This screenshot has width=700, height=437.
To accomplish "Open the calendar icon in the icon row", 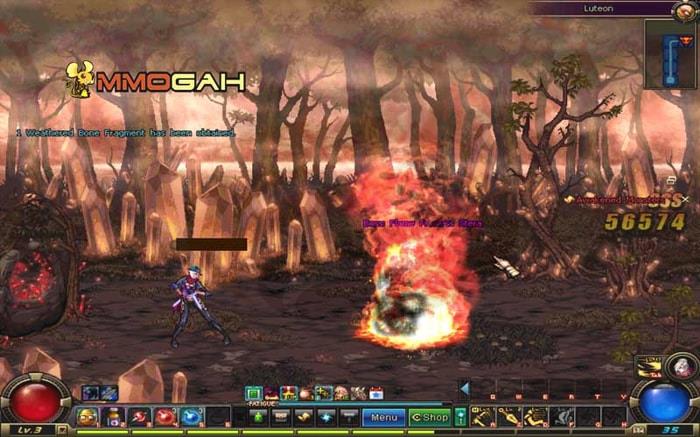I will (377, 393).
